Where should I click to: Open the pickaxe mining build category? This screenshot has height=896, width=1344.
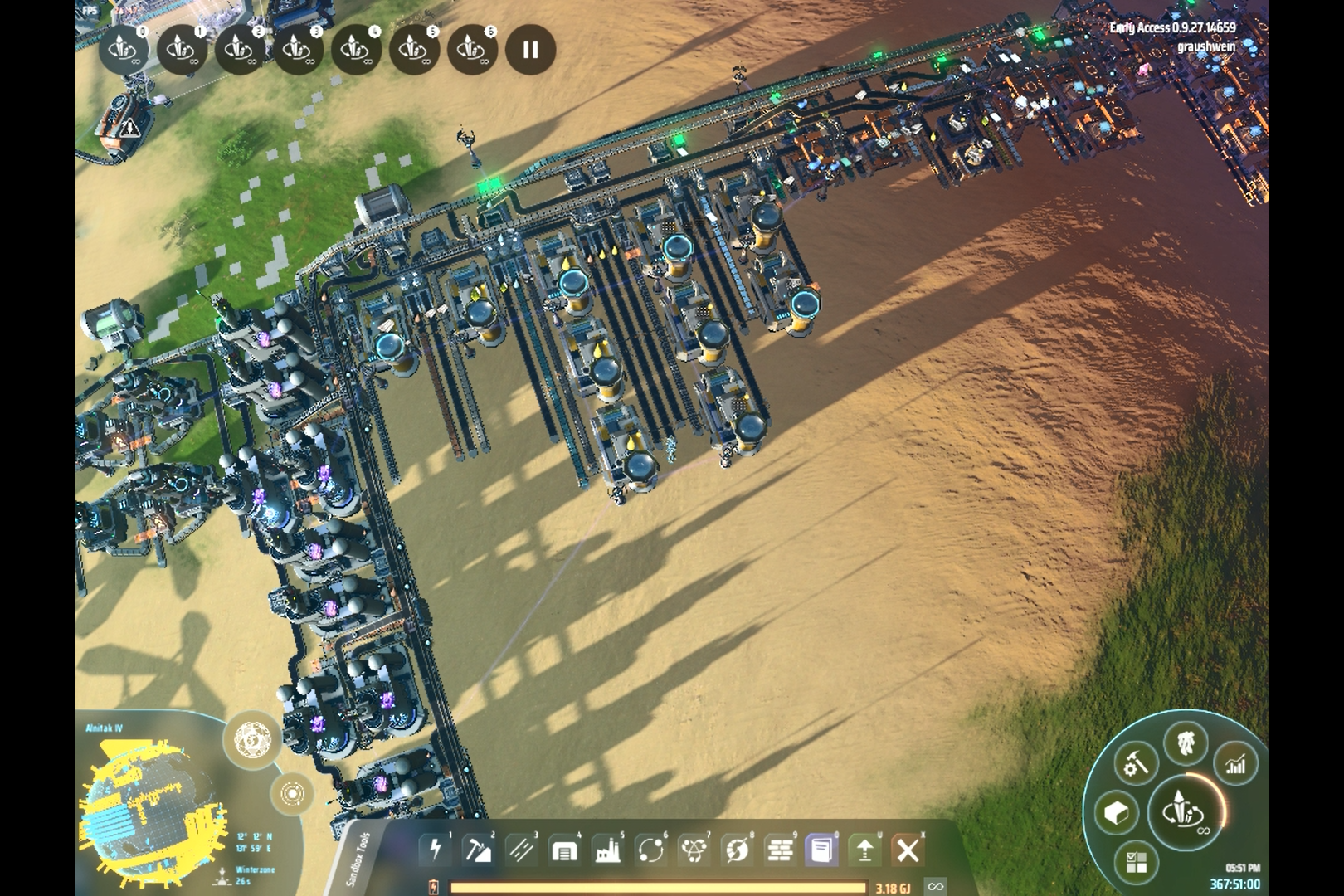pyautogui.click(x=479, y=850)
